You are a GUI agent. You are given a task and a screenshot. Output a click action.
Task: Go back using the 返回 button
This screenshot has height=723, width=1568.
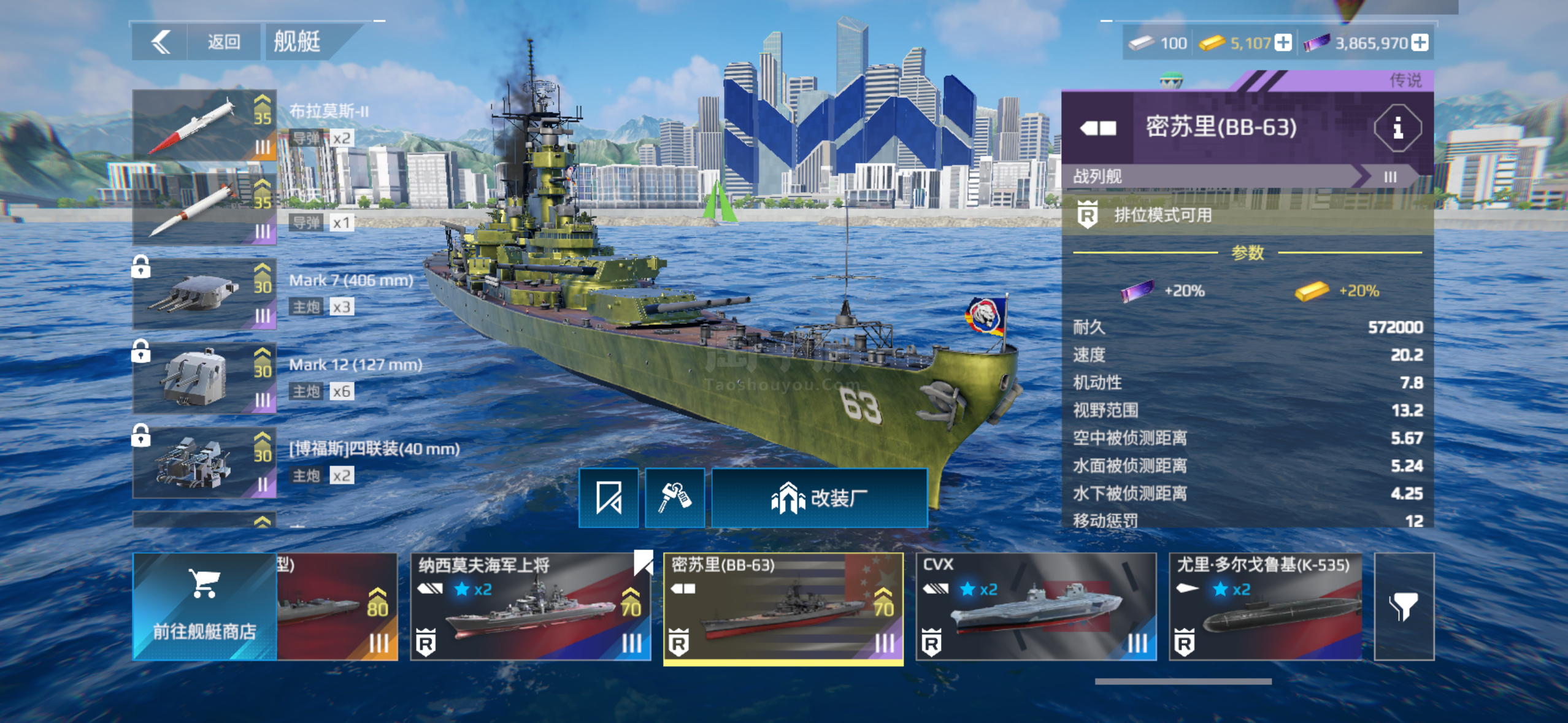[223, 42]
